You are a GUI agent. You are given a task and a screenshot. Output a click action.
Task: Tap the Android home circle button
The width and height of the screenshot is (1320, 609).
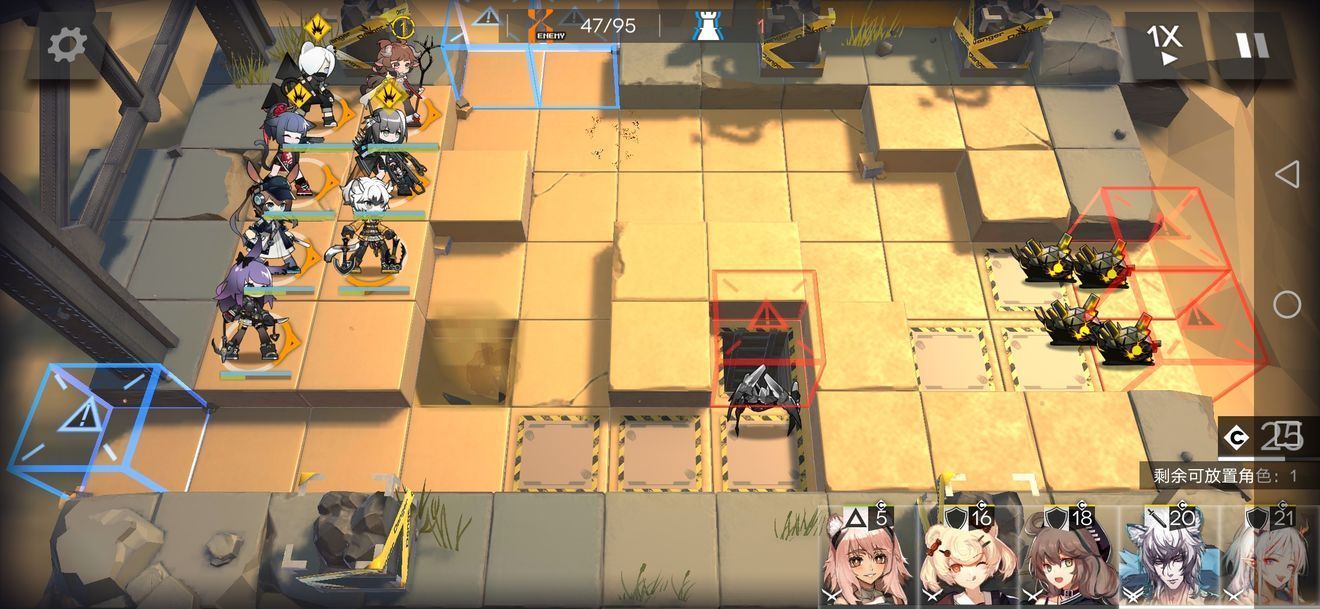coord(1287,304)
